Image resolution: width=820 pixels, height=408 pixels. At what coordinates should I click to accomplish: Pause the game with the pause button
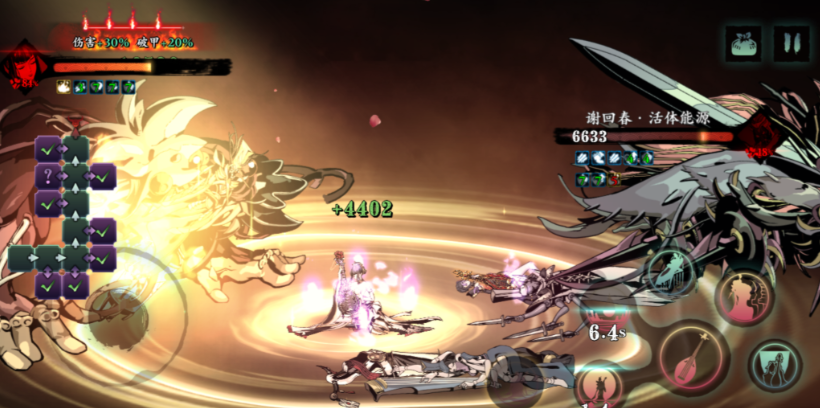click(x=791, y=43)
